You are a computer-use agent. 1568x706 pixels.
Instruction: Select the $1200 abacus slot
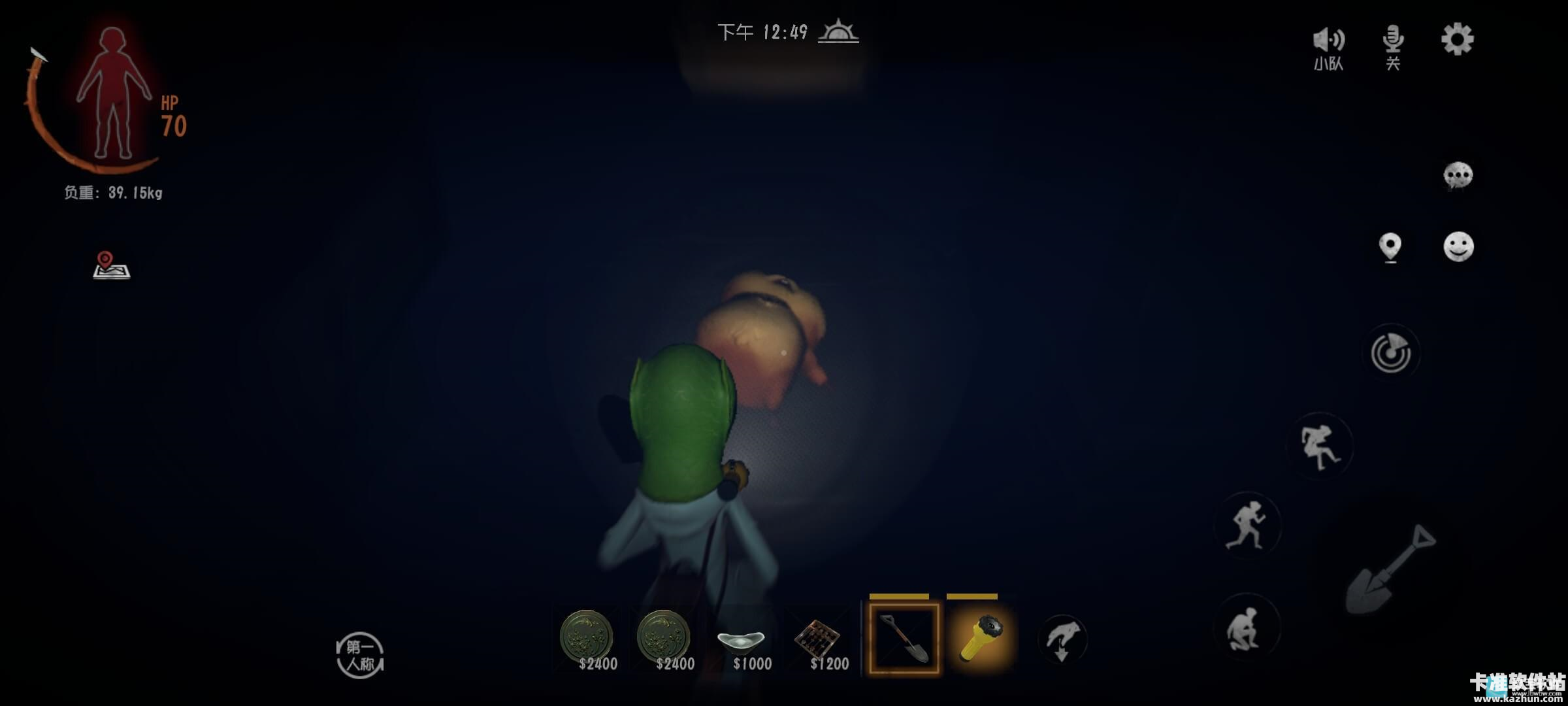822,641
